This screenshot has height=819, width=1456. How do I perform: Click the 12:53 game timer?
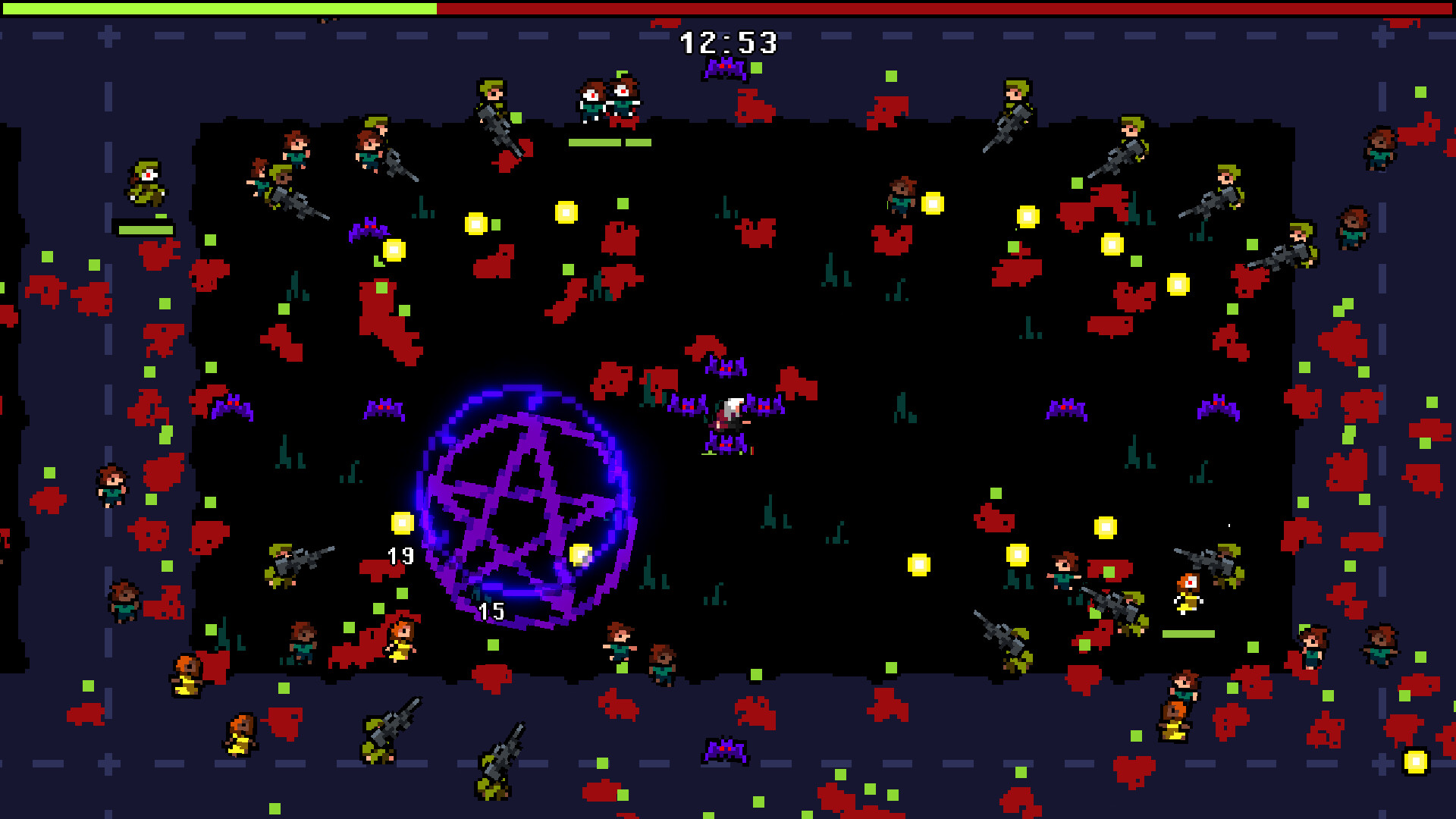click(728, 43)
